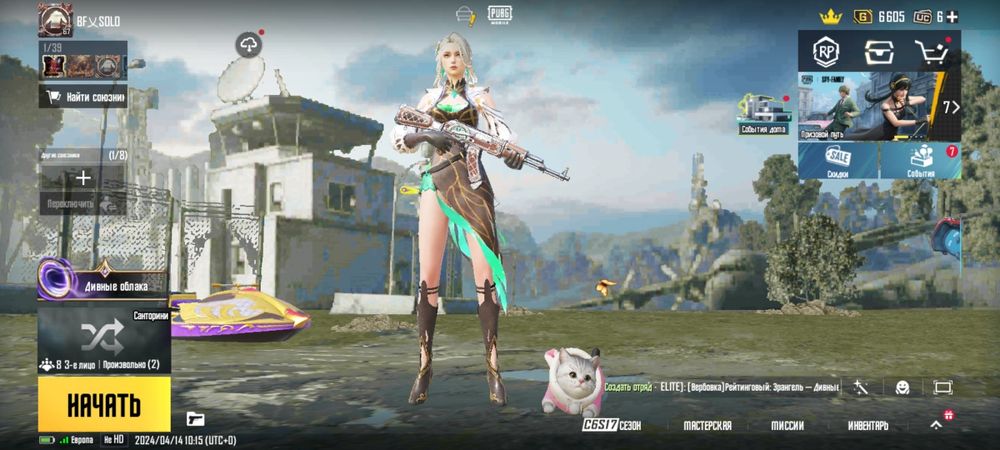Open the События events panel
This screenshot has height=450, width=1000.
(x=920, y=161)
